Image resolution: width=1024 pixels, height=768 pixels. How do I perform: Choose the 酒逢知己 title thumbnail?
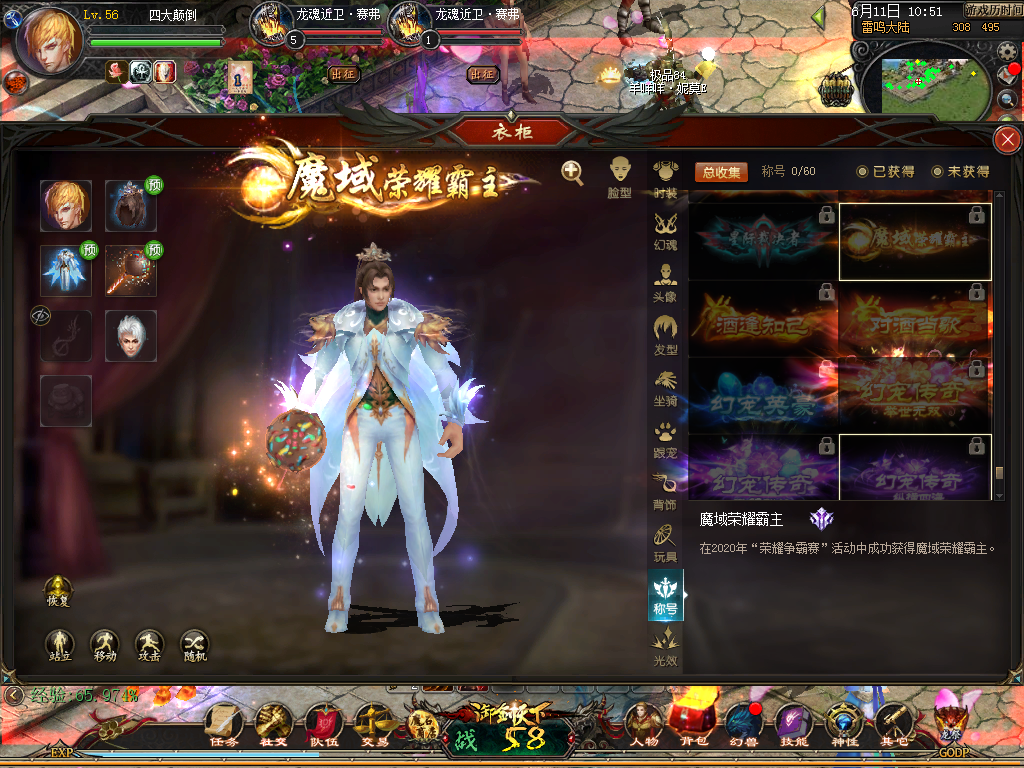[763, 320]
